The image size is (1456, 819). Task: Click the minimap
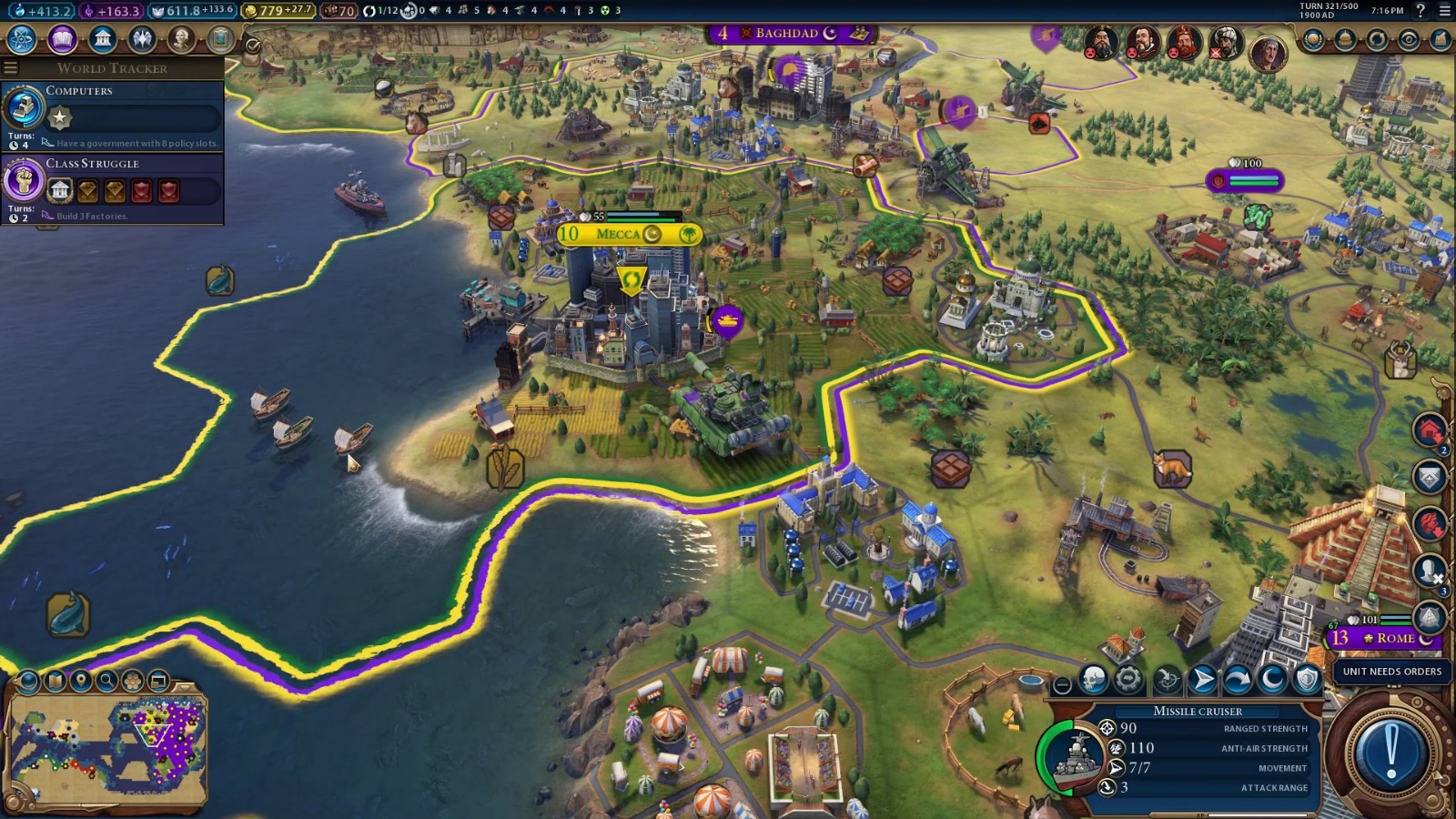coord(107,752)
